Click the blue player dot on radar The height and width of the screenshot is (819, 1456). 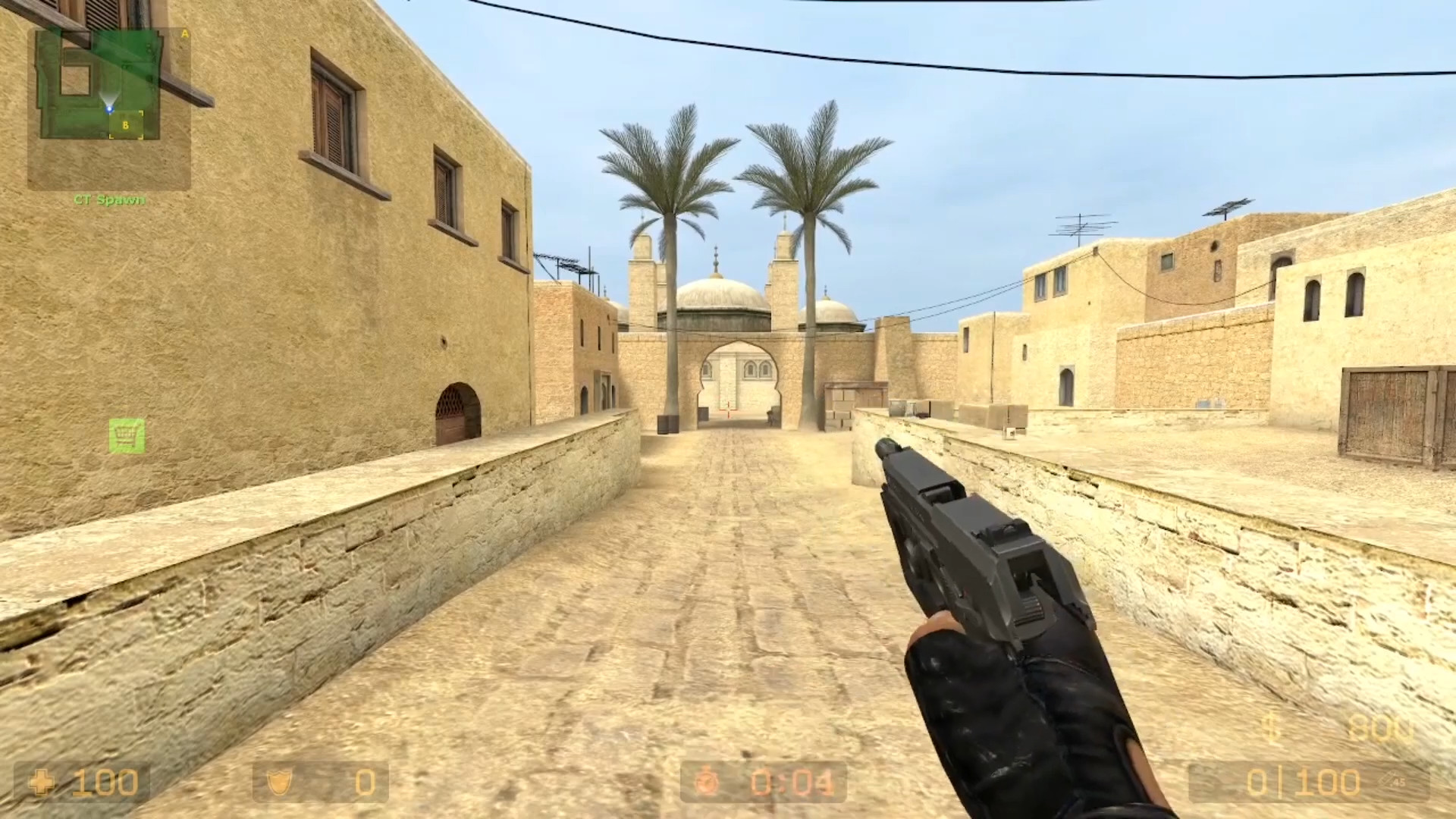click(x=111, y=108)
